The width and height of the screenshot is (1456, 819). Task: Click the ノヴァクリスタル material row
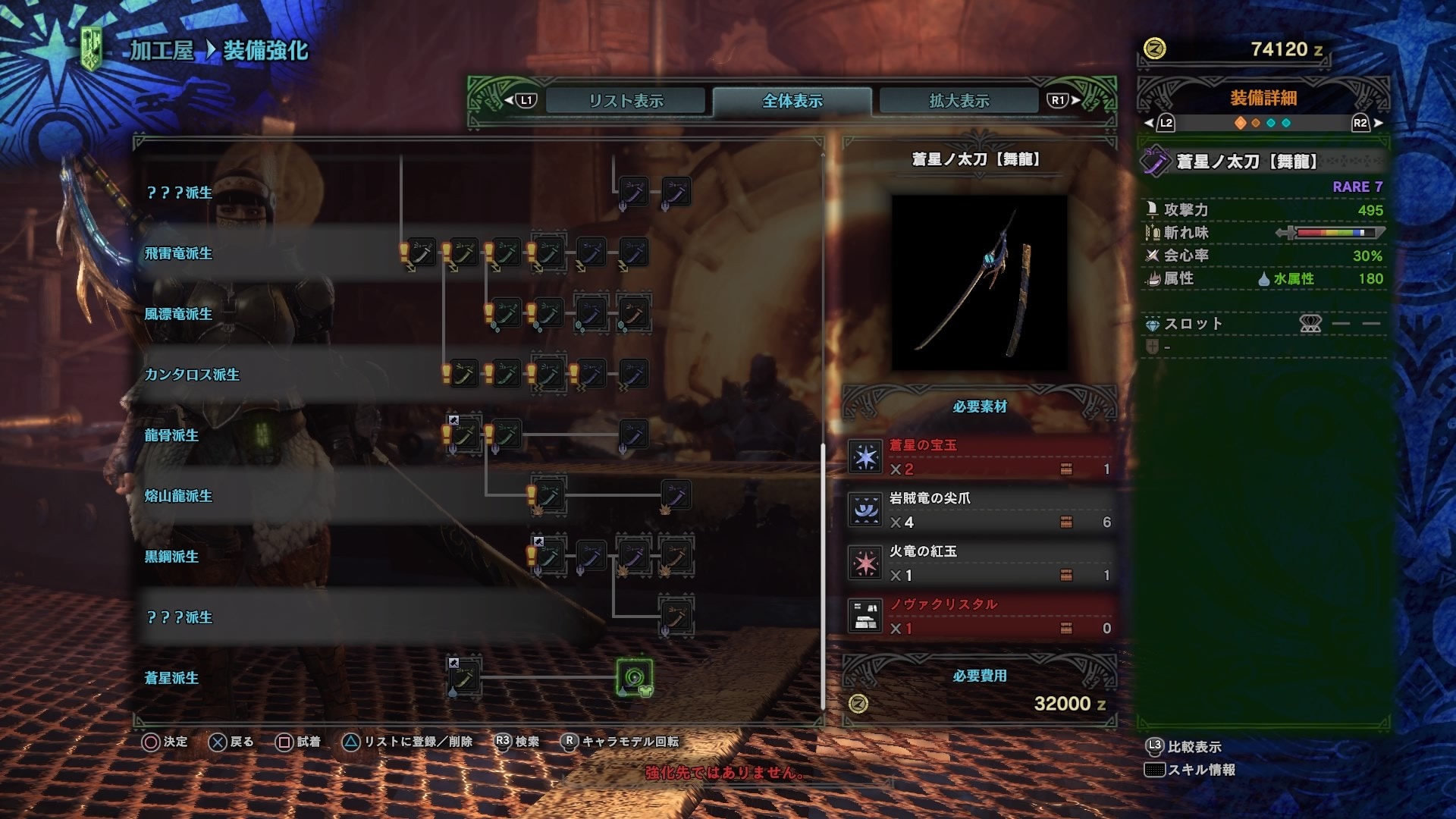click(x=980, y=617)
